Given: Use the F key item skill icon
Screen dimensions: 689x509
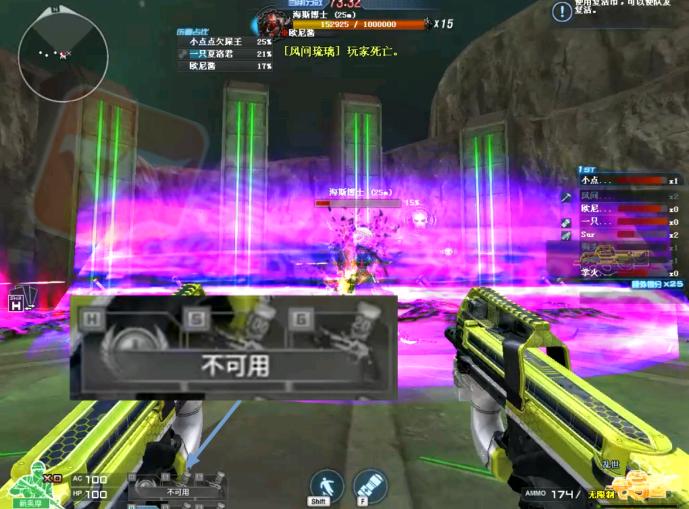Looking at the screenshot, I should pyautogui.click(x=369, y=485).
